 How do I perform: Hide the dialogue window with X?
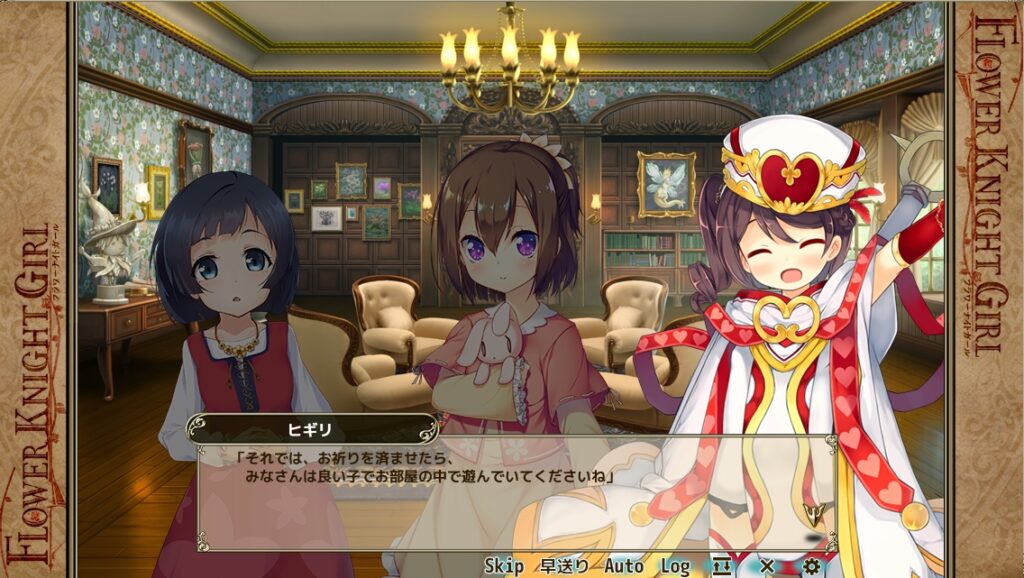[767, 566]
